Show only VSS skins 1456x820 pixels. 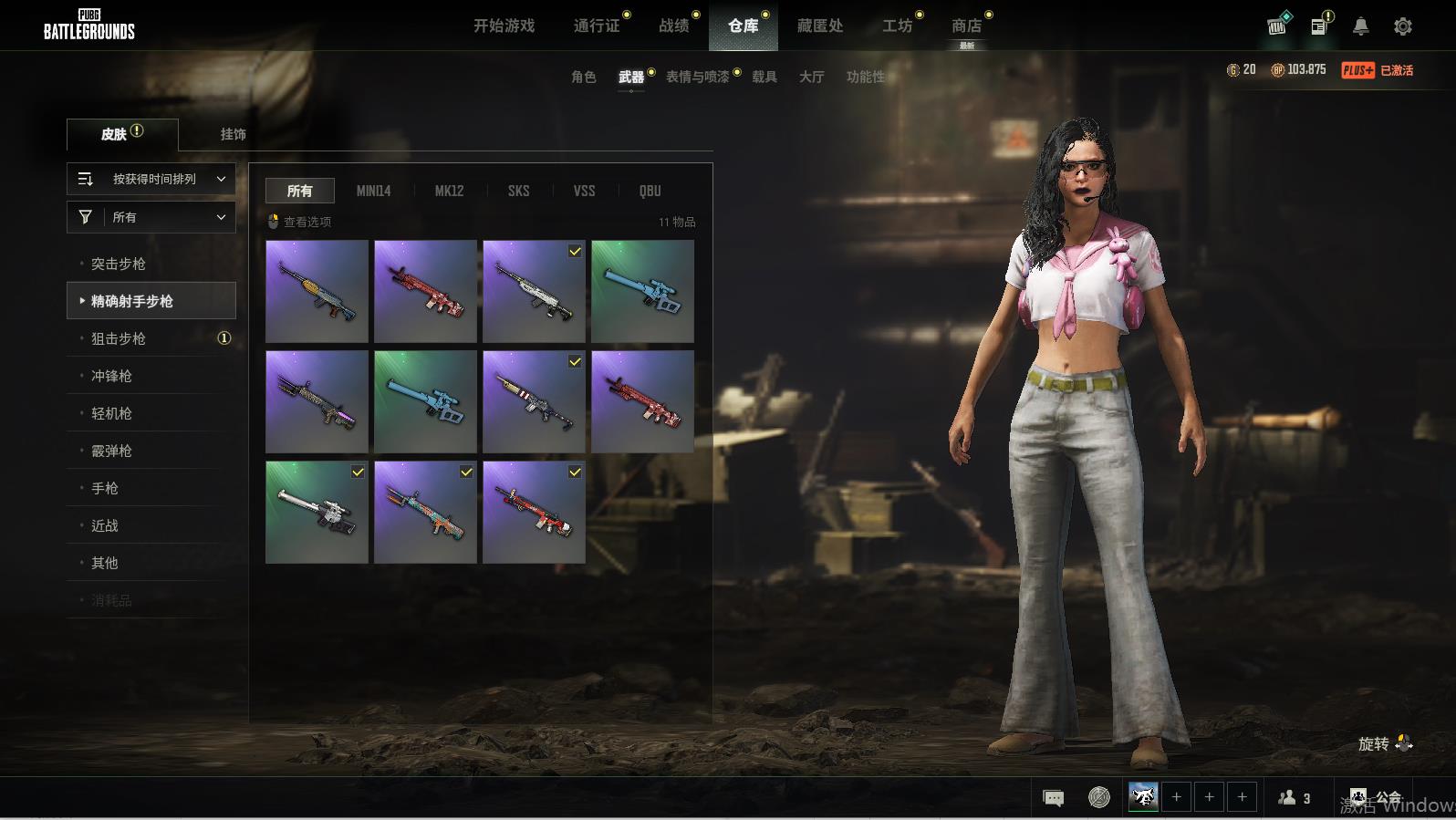point(584,192)
